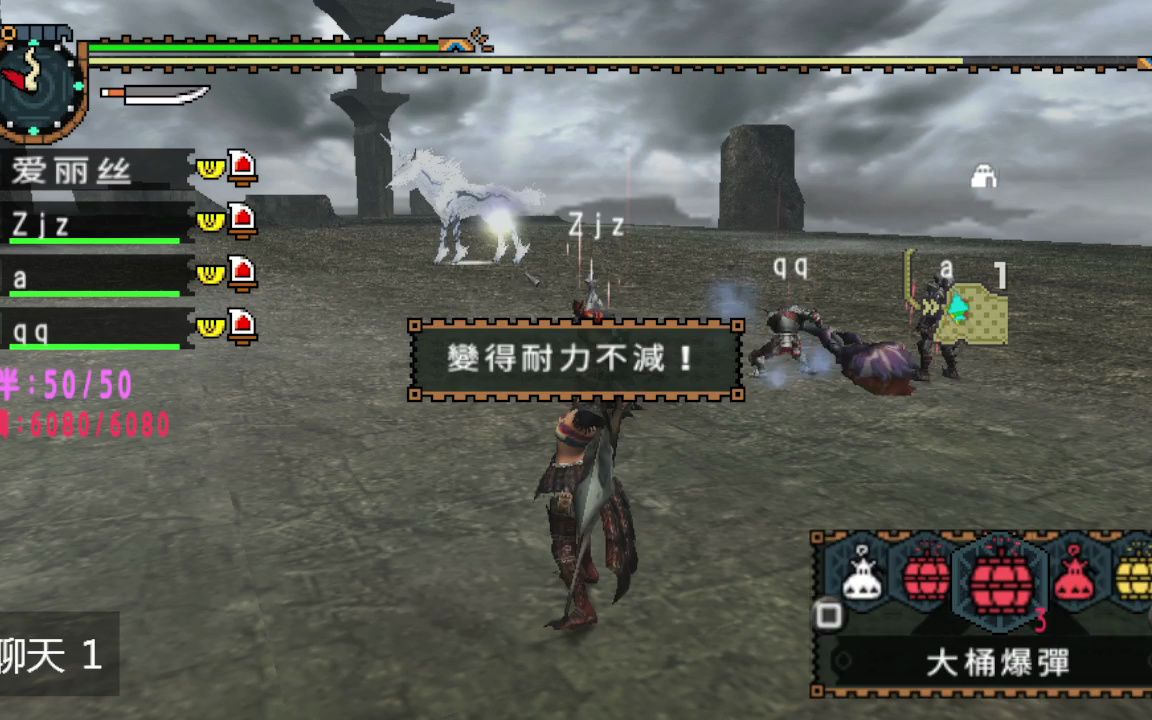Select the highlighted 大桶爆彈 barrel bomb slot
Viewport: 1152px width, 720px height.
tap(1000, 579)
